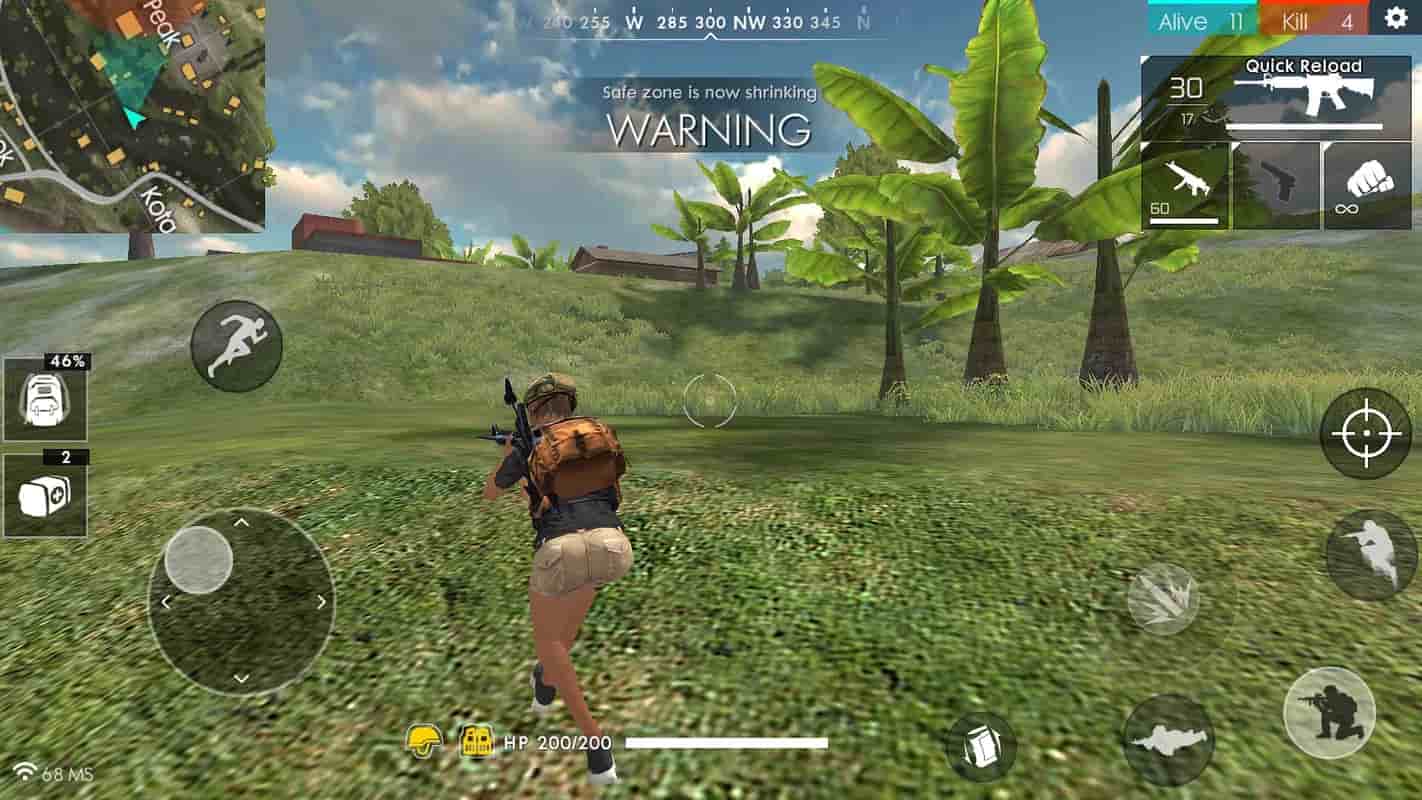Use a medkit from the medkit slot
This screenshot has height=800, width=1422.
(x=44, y=495)
